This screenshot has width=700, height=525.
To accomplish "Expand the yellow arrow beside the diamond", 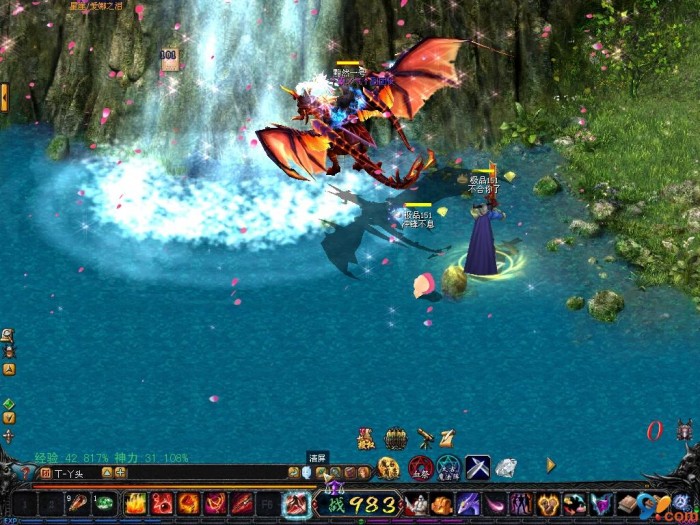I will (550, 465).
